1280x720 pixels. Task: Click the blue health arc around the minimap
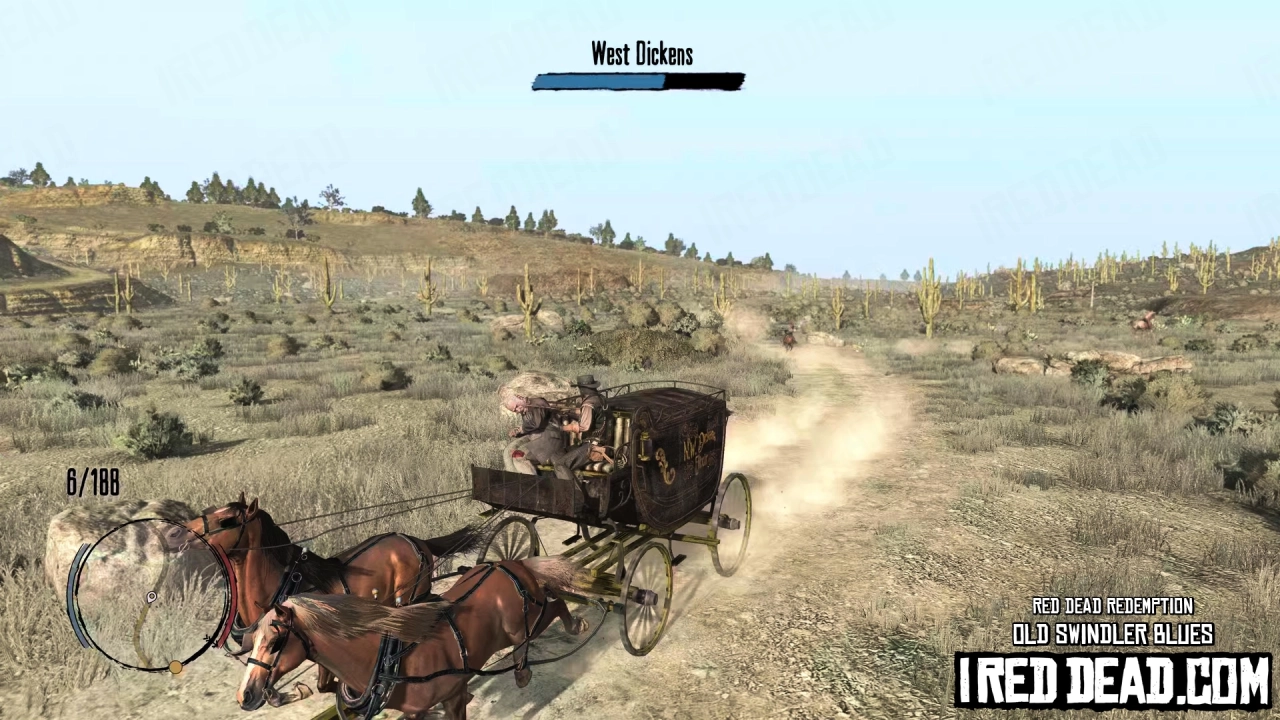click(x=78, y=586)
